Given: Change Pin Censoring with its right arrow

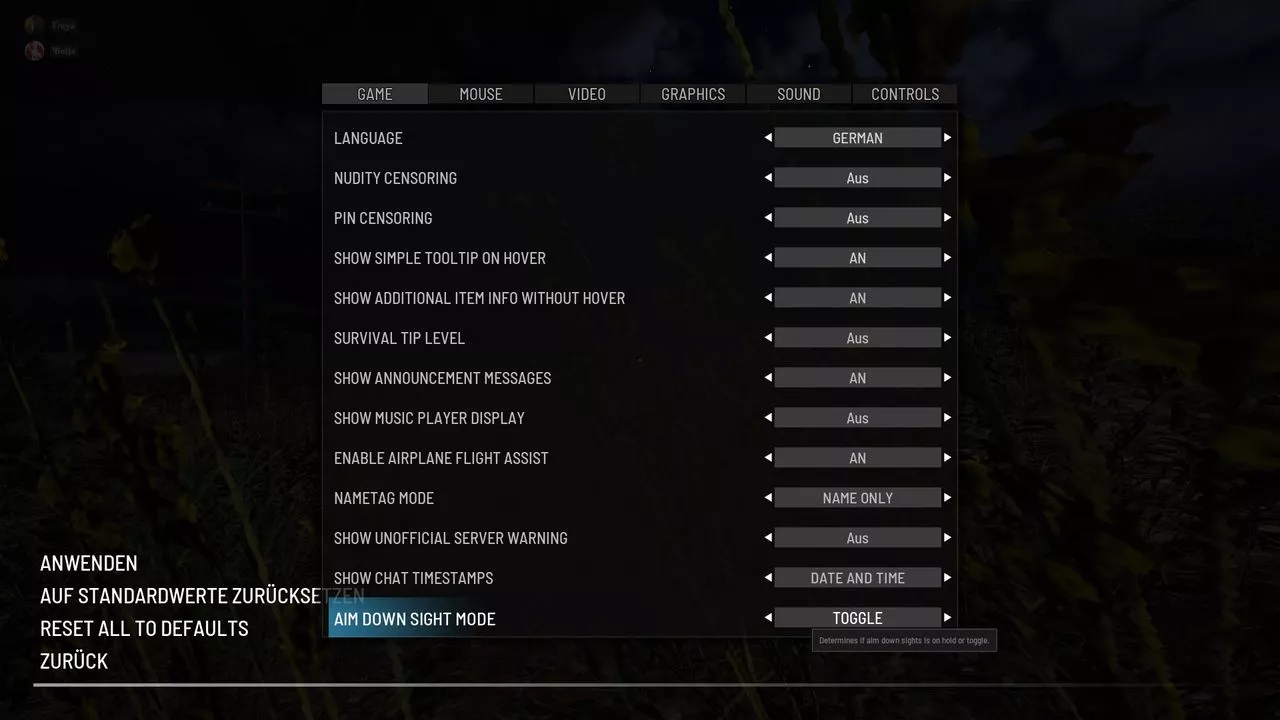Looking at the screenshot, I should pos(947,218).
